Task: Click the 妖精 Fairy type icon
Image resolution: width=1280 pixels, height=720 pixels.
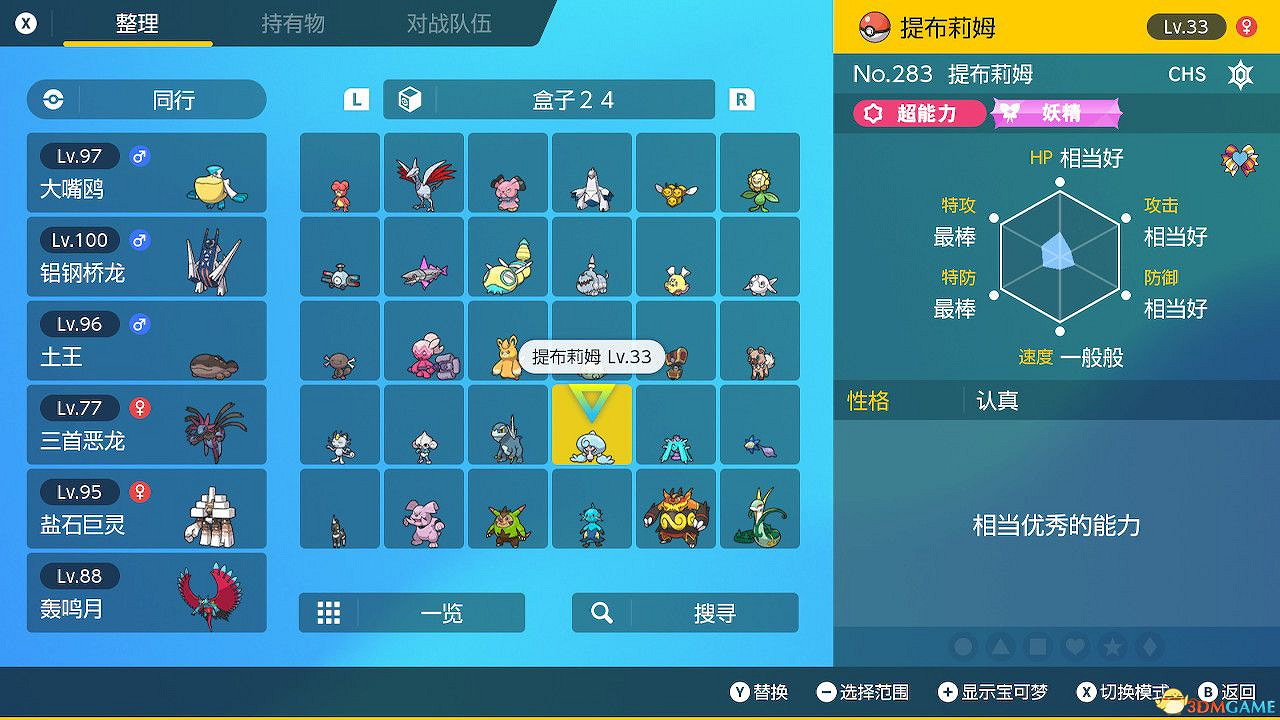Action: 1055,113
